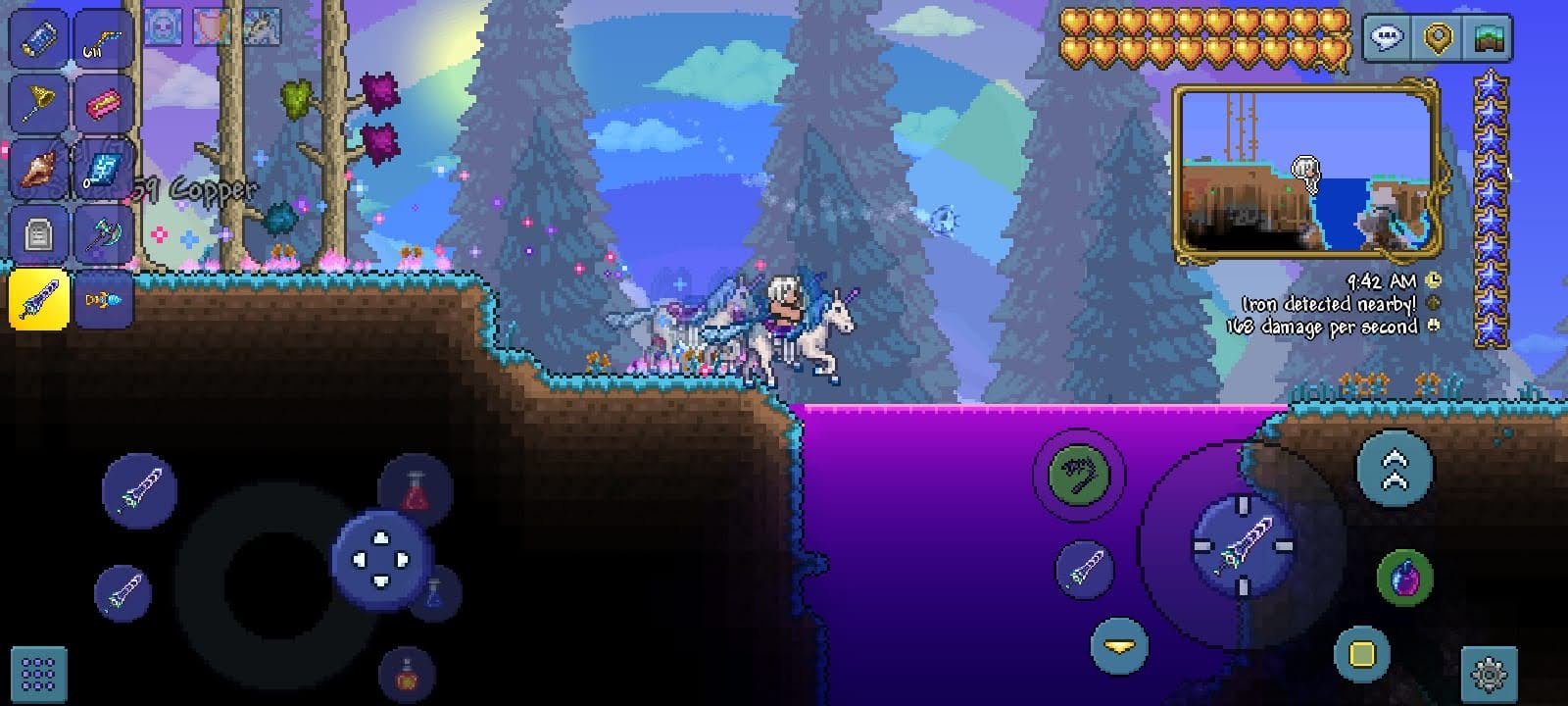Toggle the map pin button
Viewport: 1568px width, 706px height.
1438,38
